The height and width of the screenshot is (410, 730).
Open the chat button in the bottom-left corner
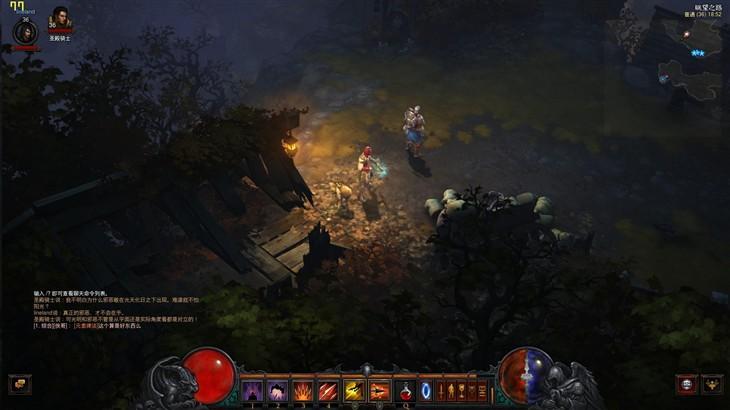click(19, 383)
